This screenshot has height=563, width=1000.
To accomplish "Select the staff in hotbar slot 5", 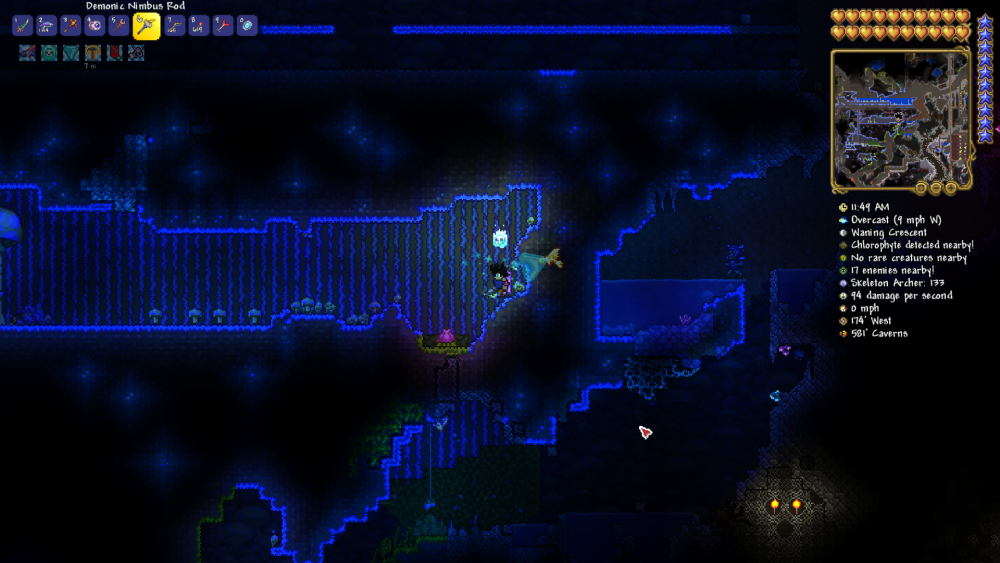I will point(119,25).
